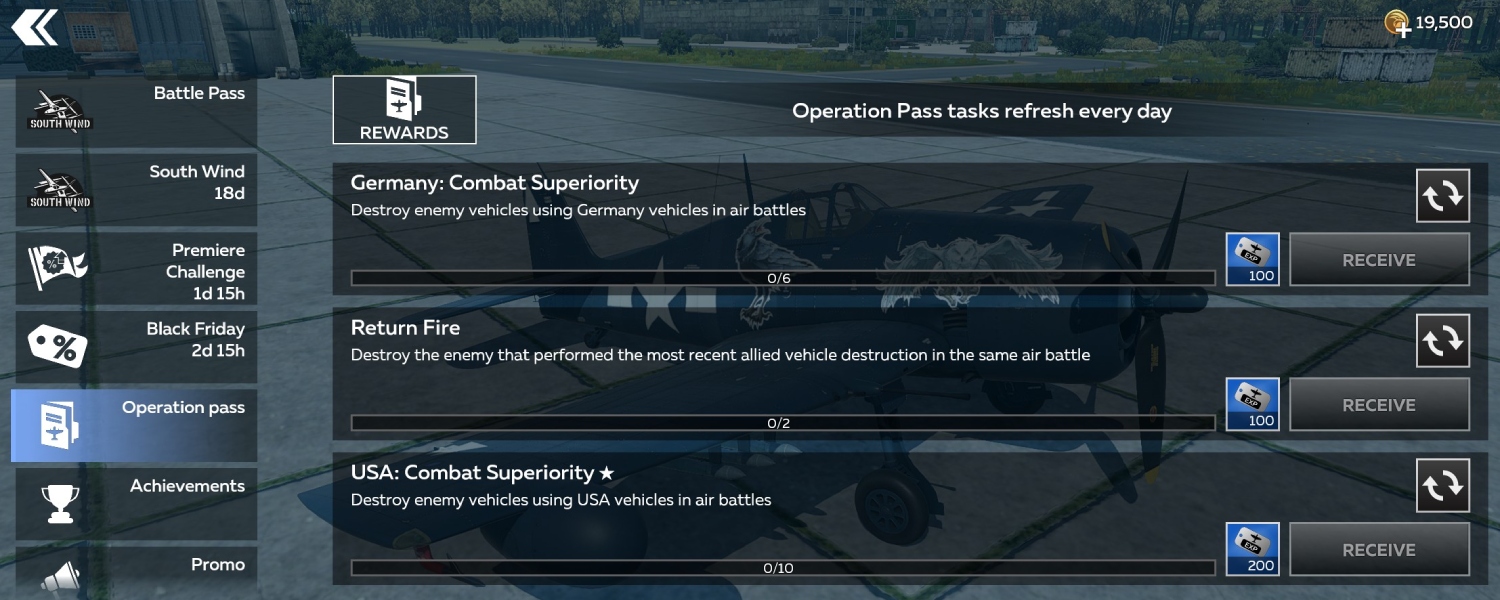Claim the Return Fire task reward
Image resolution: width=1500 pixels, height=600 pixels.
pos(1378,405)
